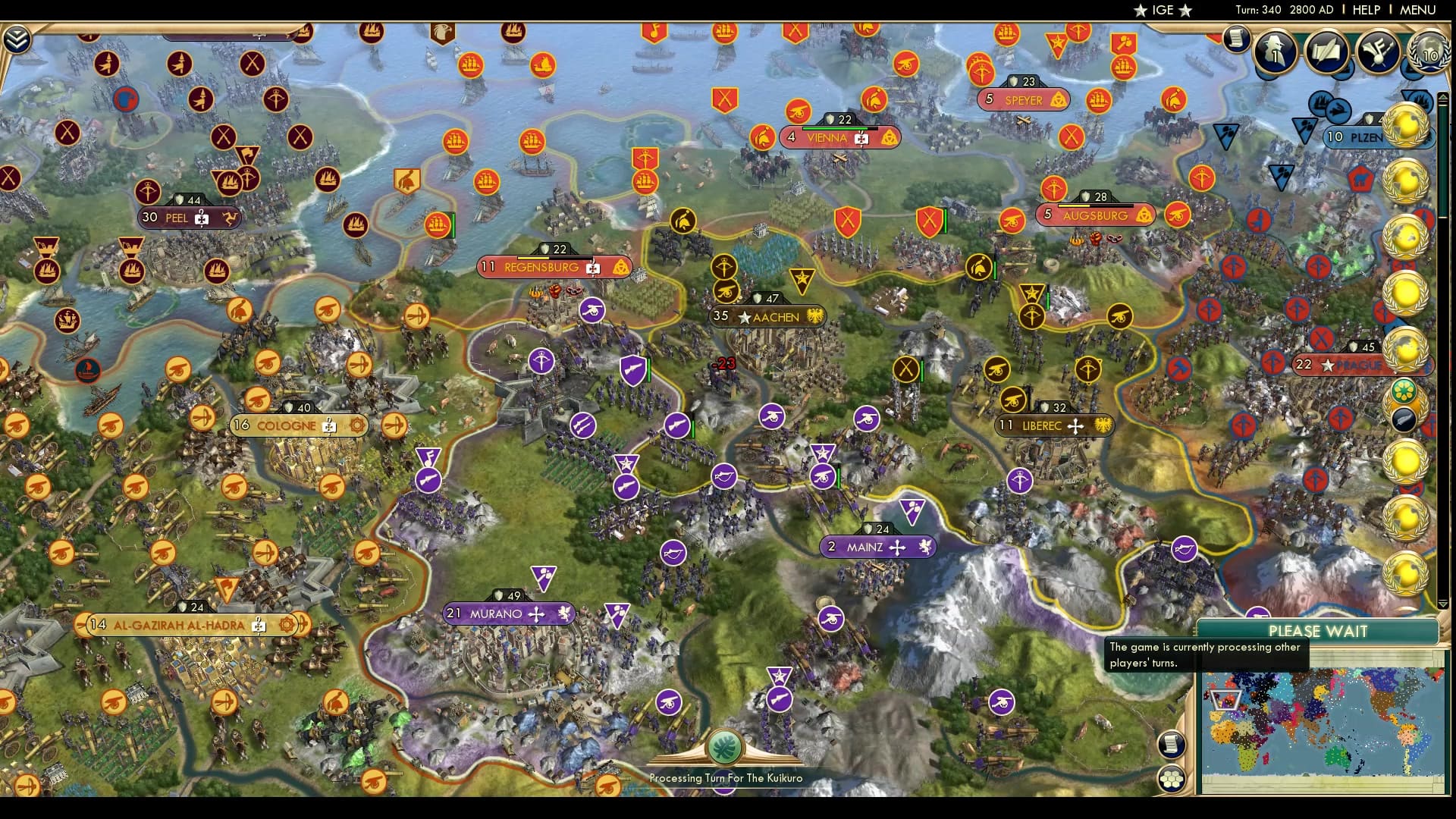Toggle the strategic view hex icon near minimap

pyautogui.click(x=1172, y=777)
